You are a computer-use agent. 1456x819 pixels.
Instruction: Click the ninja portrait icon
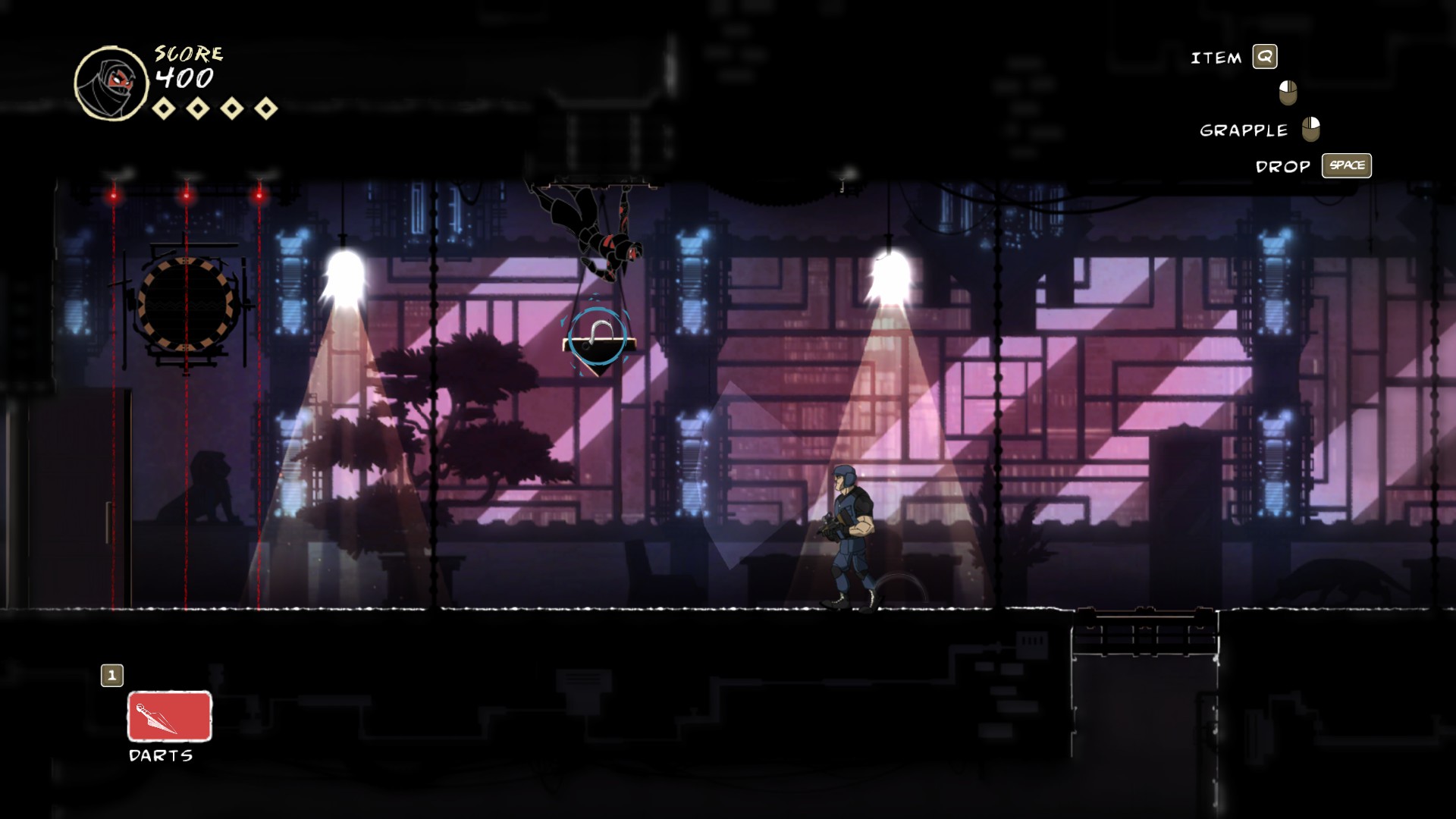click(x=111, y=83)
